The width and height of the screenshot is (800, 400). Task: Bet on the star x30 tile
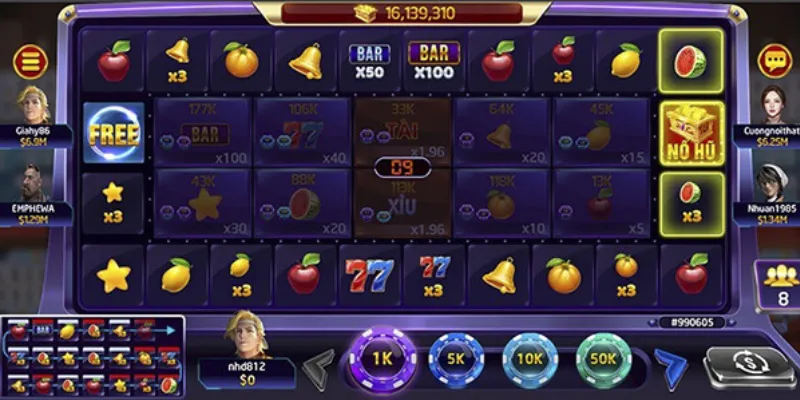[x=203, y=202]
